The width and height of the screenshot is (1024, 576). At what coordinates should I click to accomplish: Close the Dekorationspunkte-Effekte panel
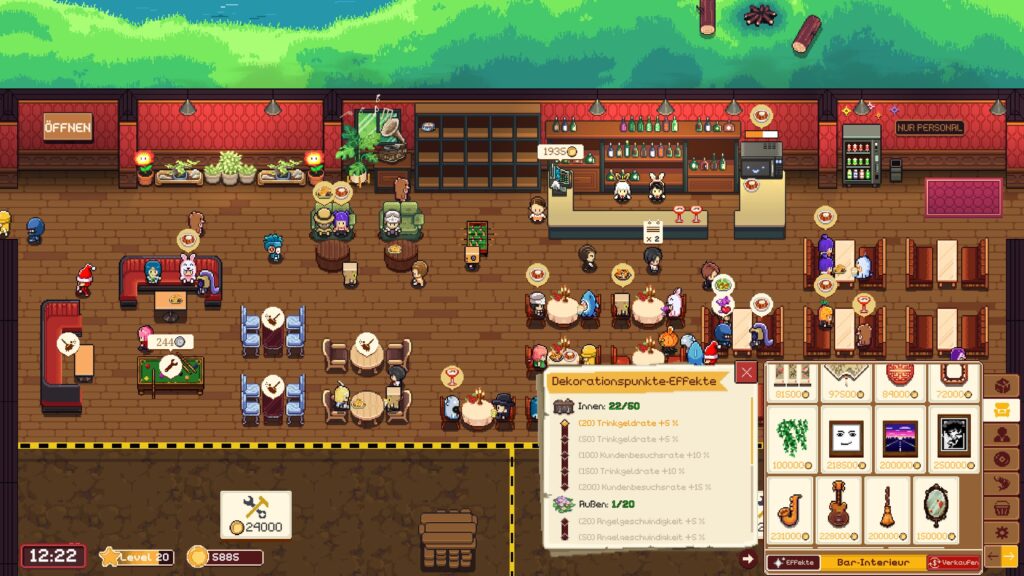747,373
